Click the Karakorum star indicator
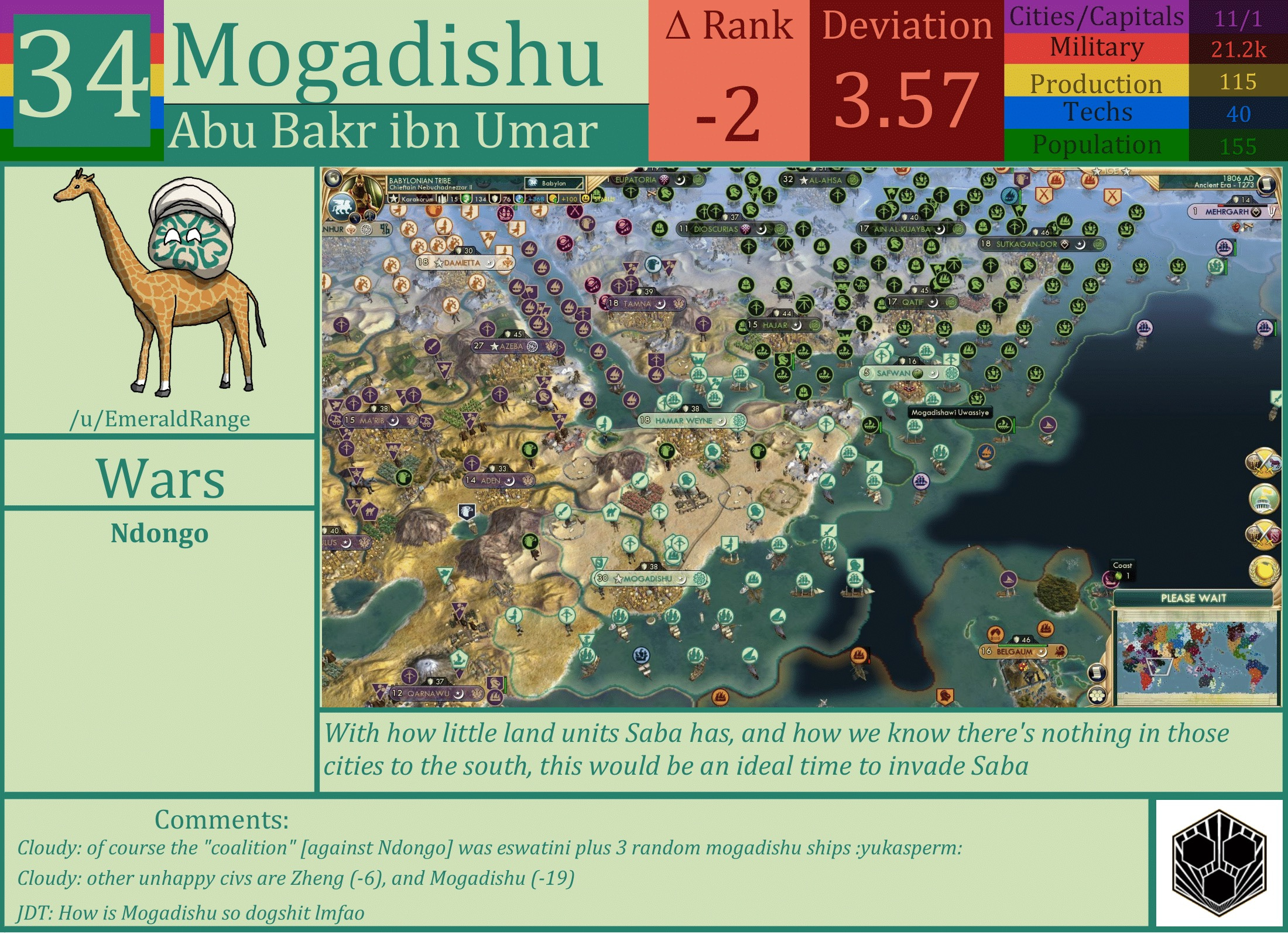The width and height of the screenshot is (1288, 934). pos(392,199)
